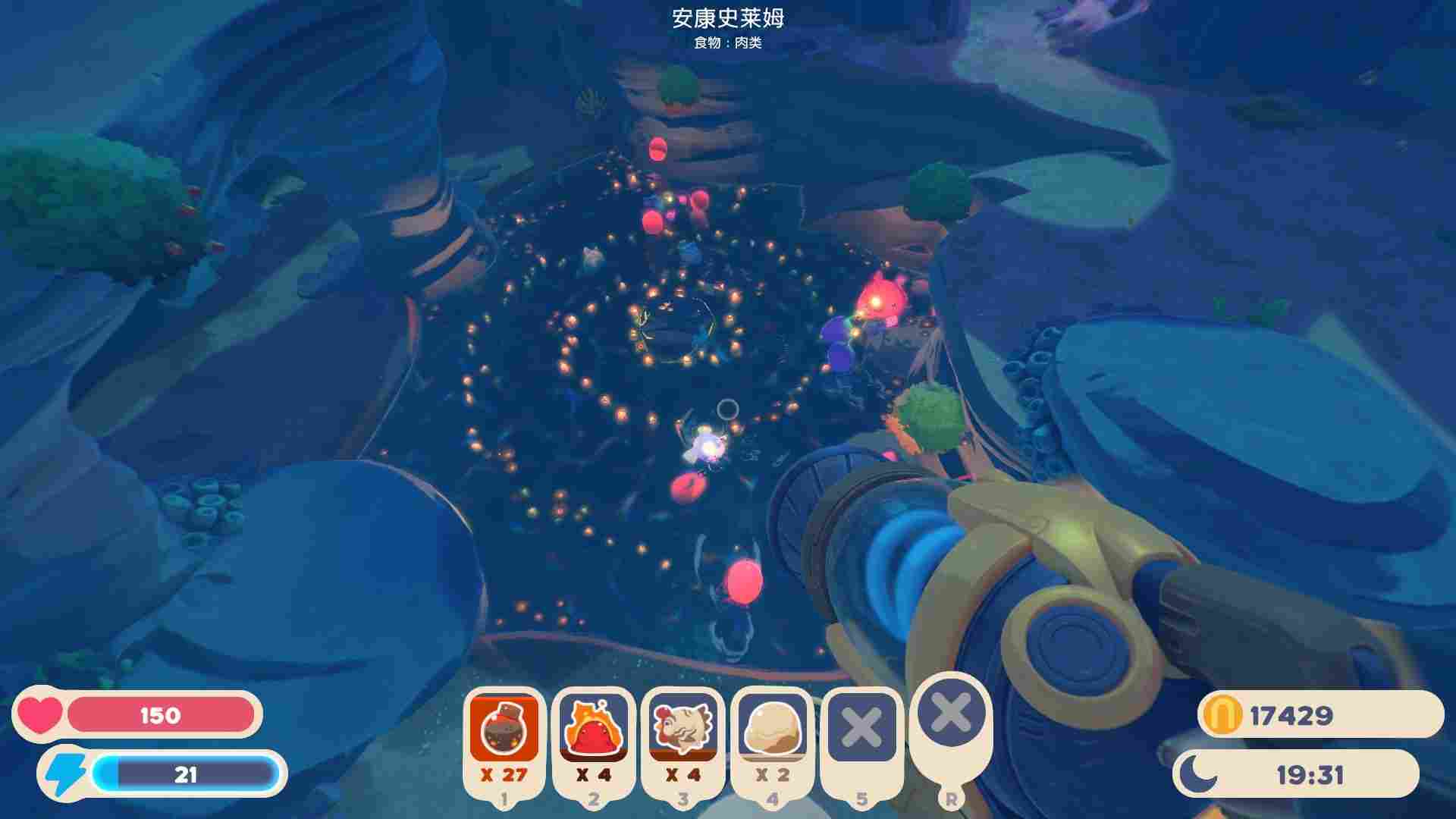Click the glowing pink slime near the fireflies
Image resolution: width=1456 pixels, height=819 pixels.
click(880, 300)
